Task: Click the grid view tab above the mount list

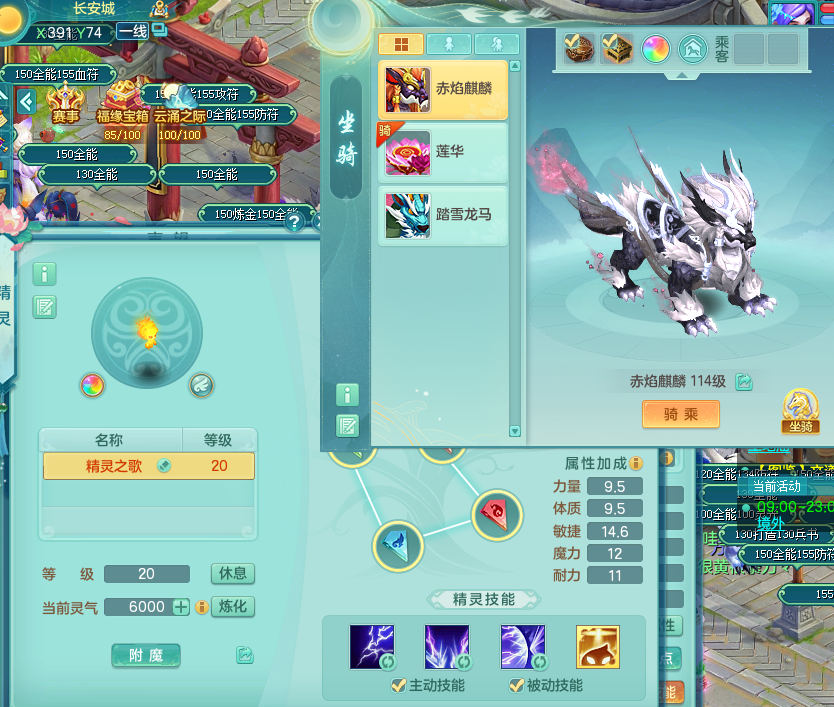Action: point(400,44)
